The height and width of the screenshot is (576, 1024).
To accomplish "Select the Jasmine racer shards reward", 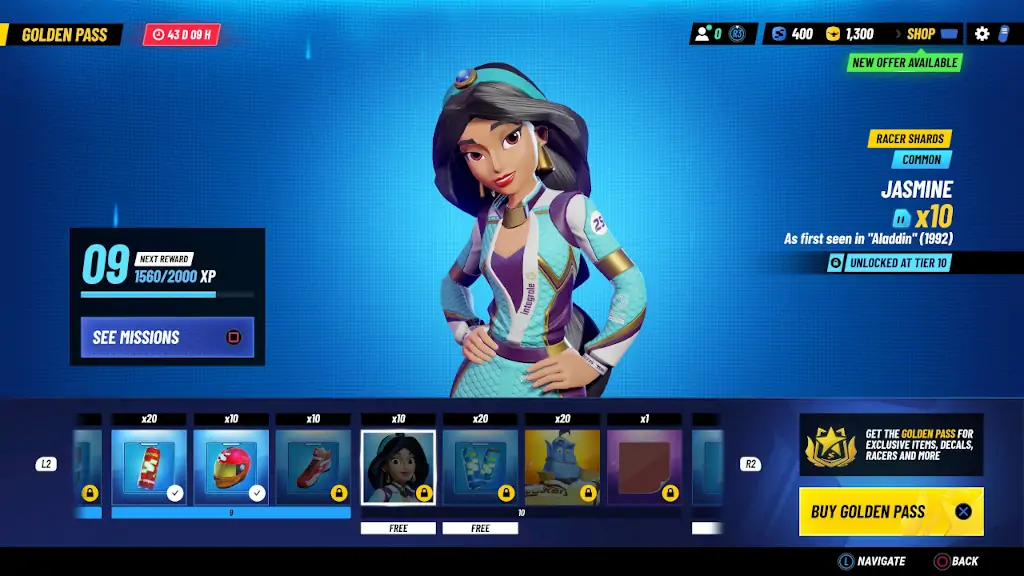I will point(398,467).
